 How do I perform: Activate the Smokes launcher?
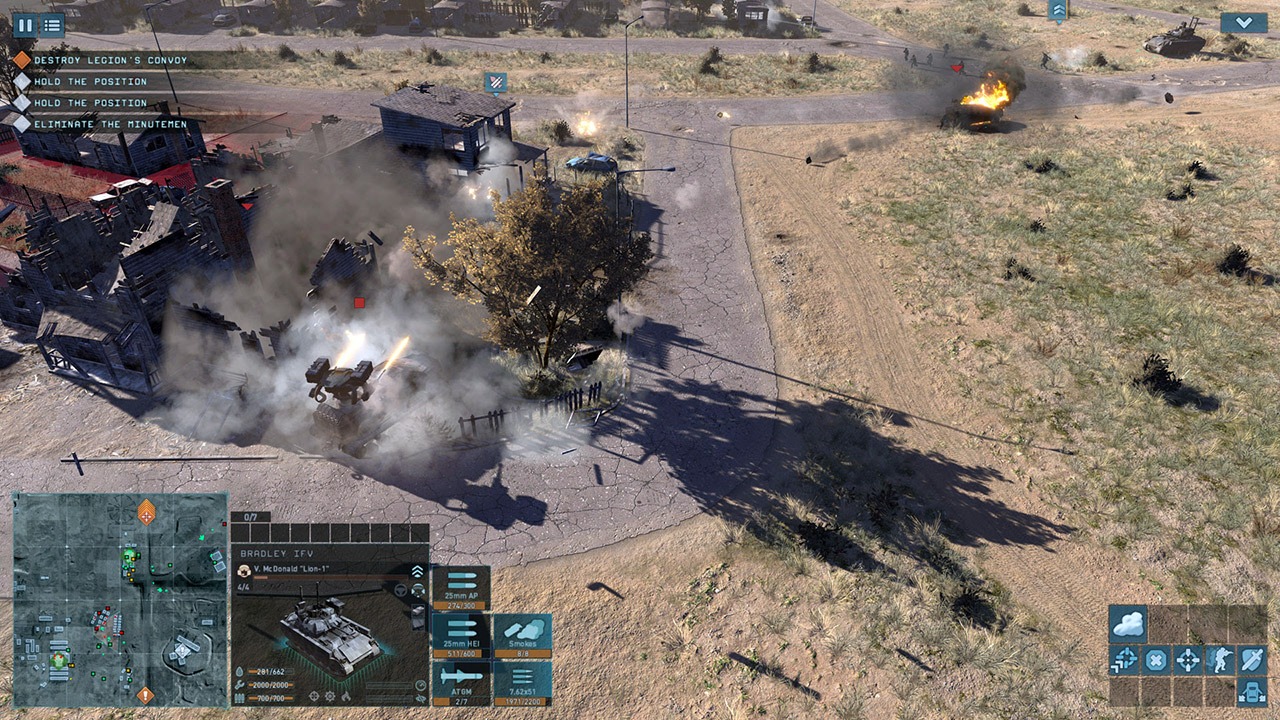(522, 635)
